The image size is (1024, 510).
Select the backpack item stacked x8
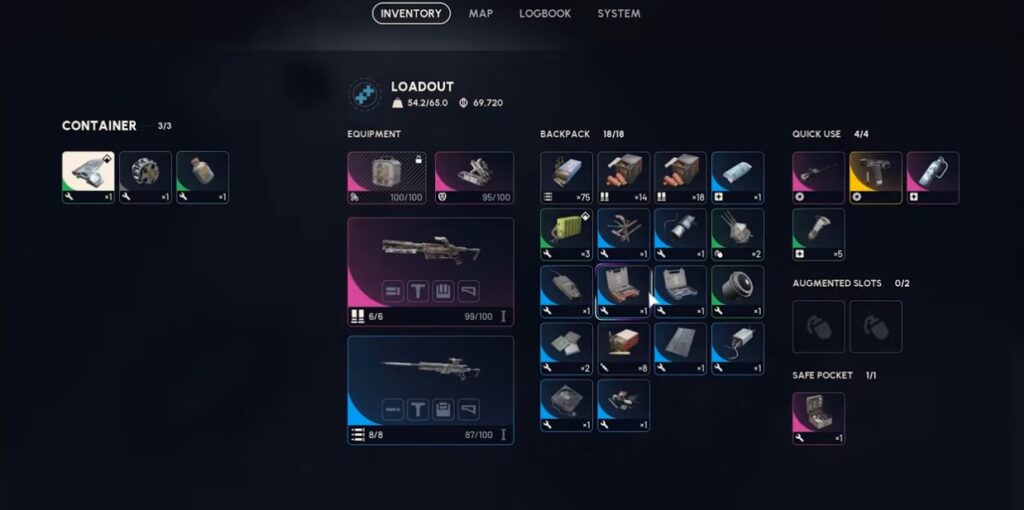[624, 348]
